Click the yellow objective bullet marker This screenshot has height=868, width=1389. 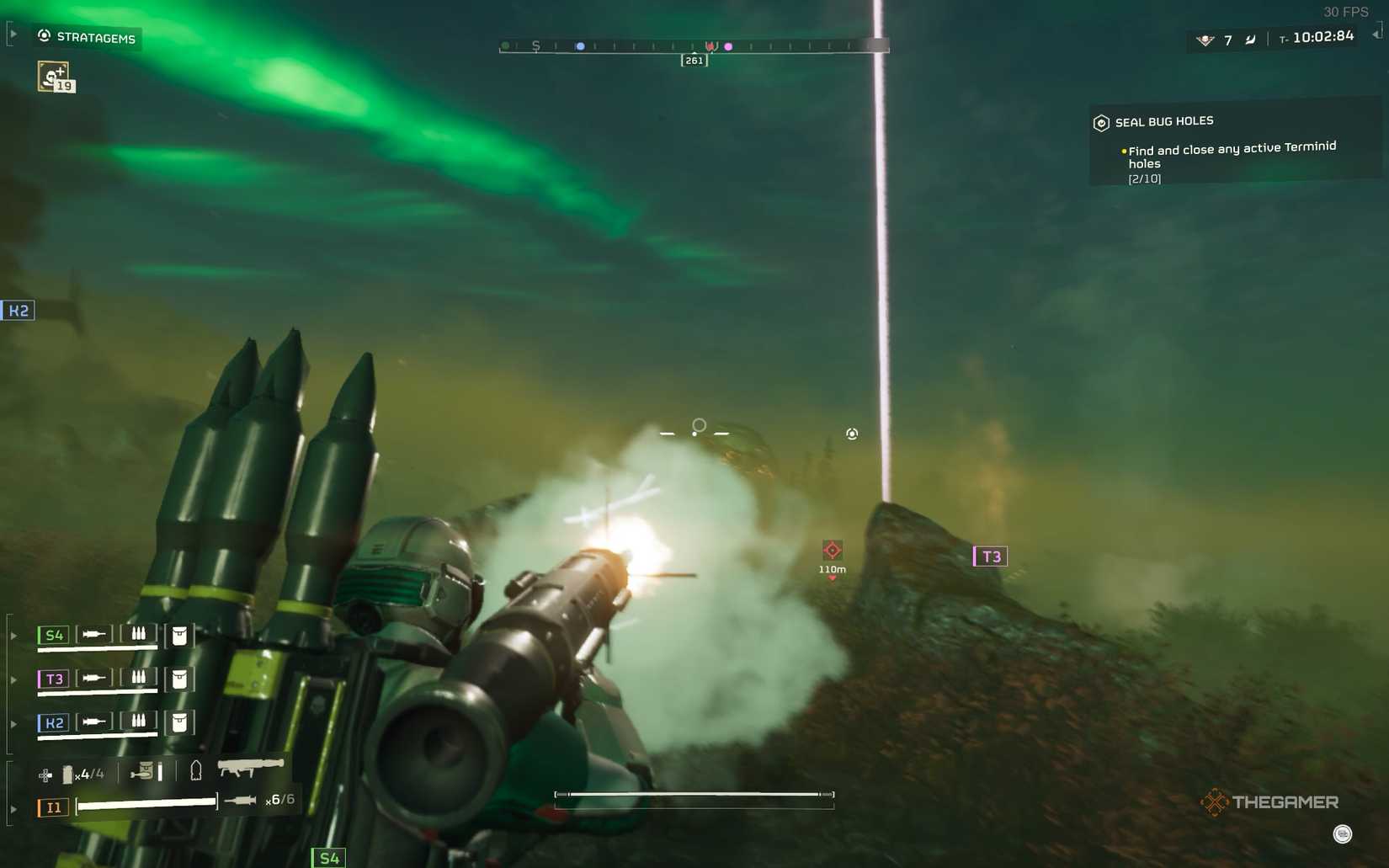1122,150
